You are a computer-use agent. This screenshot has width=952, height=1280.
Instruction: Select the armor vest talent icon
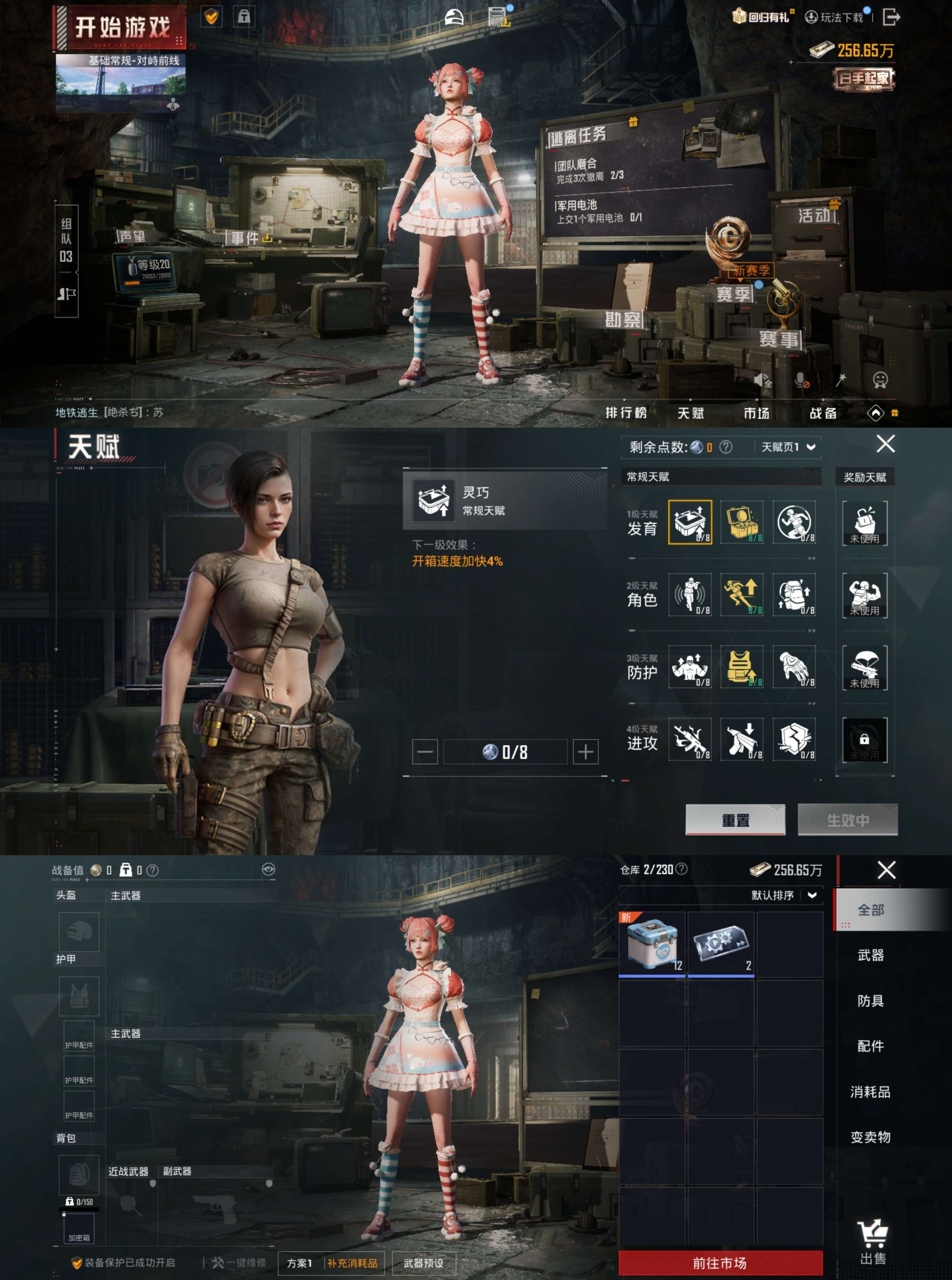click(742, 666)
